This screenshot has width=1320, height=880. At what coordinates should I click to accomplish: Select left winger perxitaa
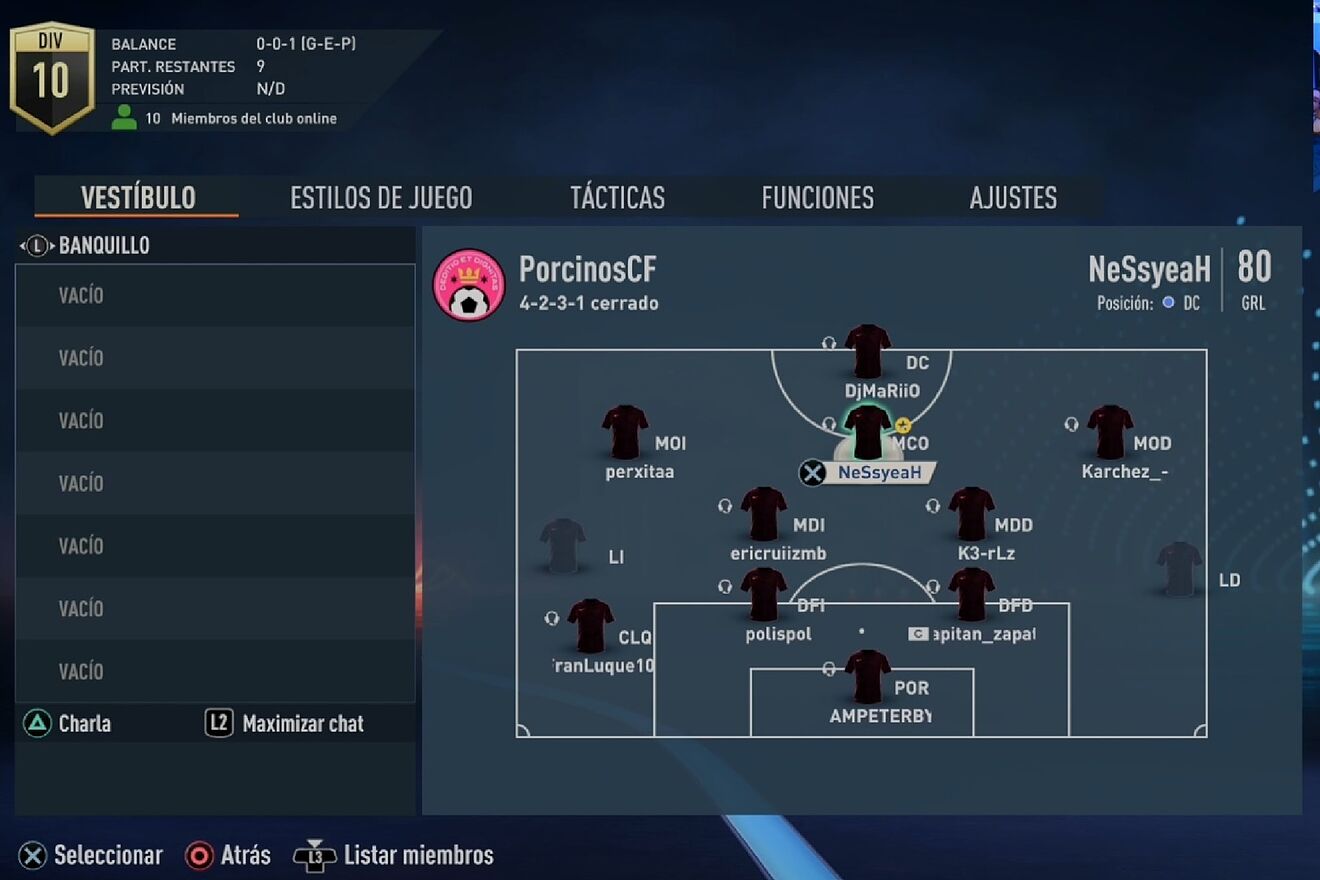[625, 433]
